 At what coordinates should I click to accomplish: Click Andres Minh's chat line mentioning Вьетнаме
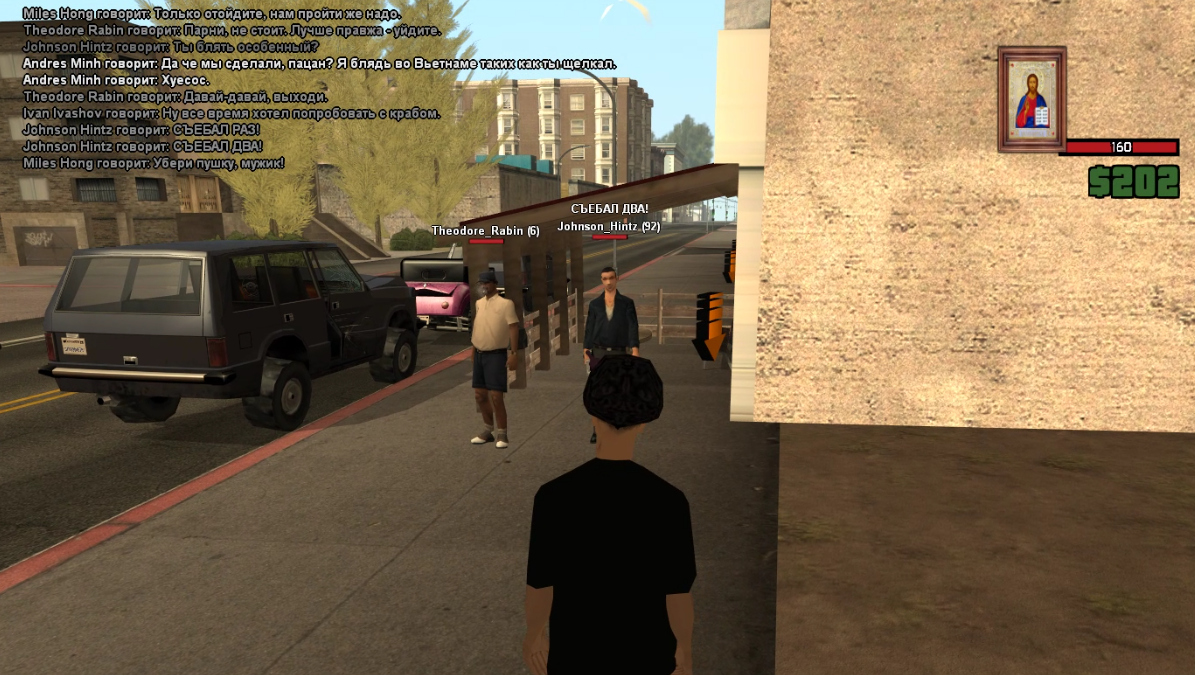[319, 64]
